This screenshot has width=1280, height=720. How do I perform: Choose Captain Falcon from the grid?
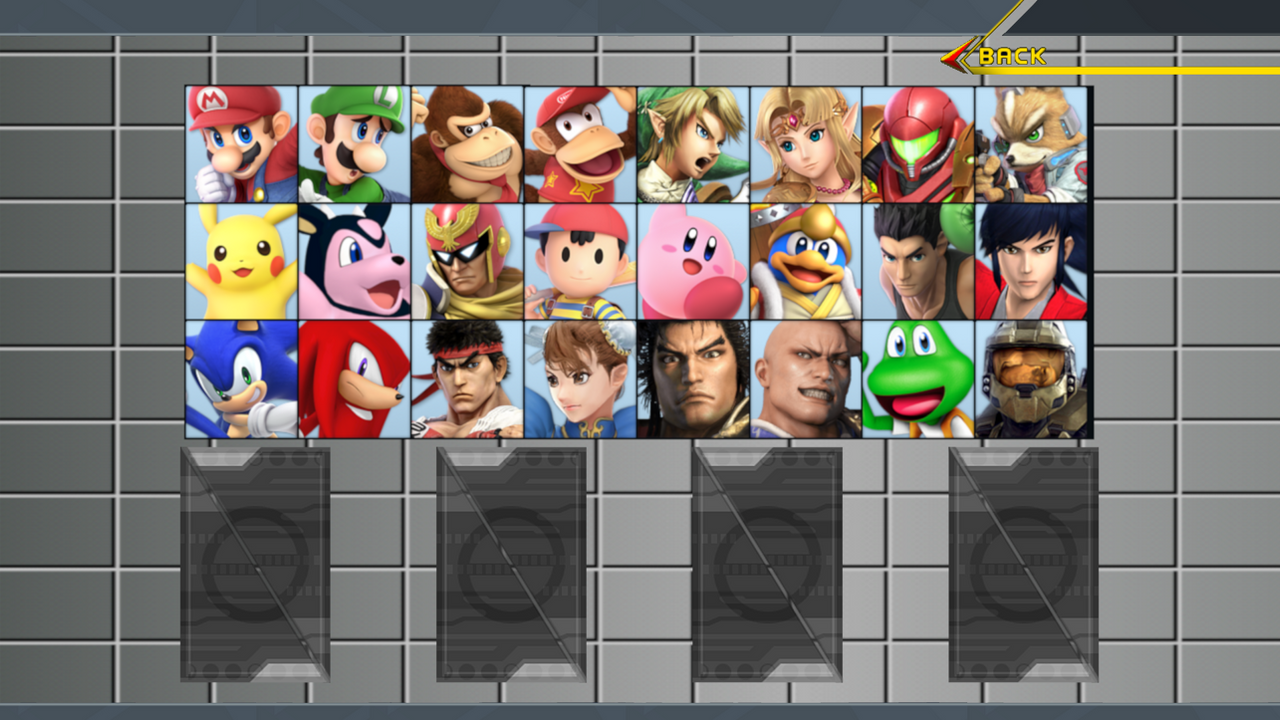(x=467, y=262)
